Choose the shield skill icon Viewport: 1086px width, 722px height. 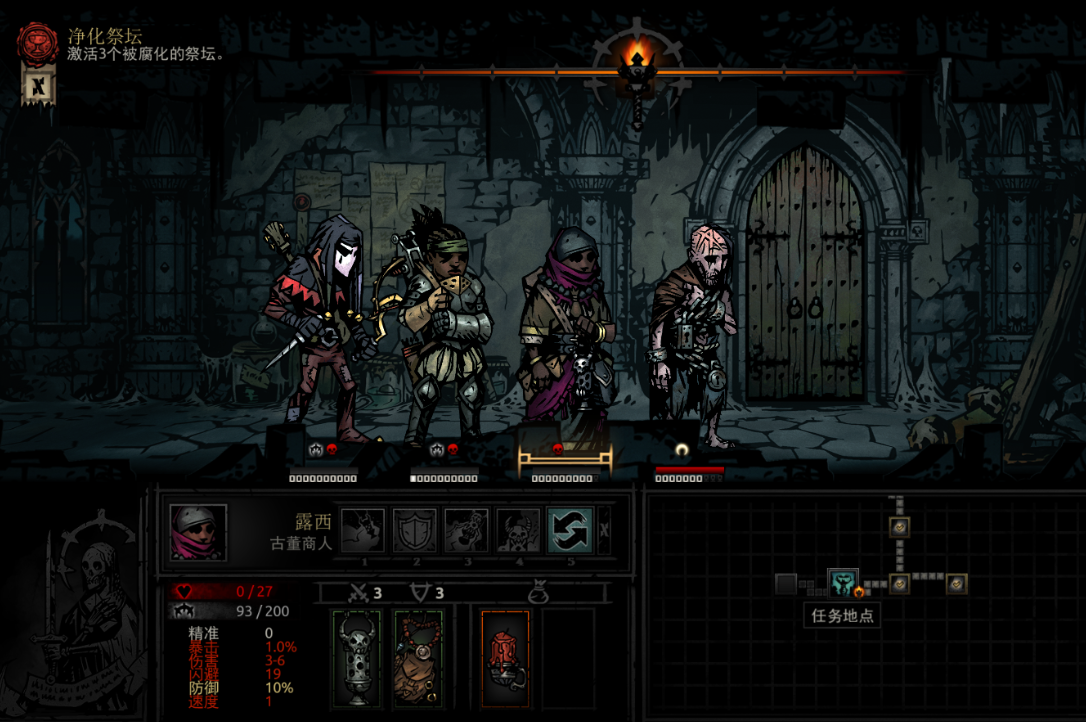pos(414,530)
